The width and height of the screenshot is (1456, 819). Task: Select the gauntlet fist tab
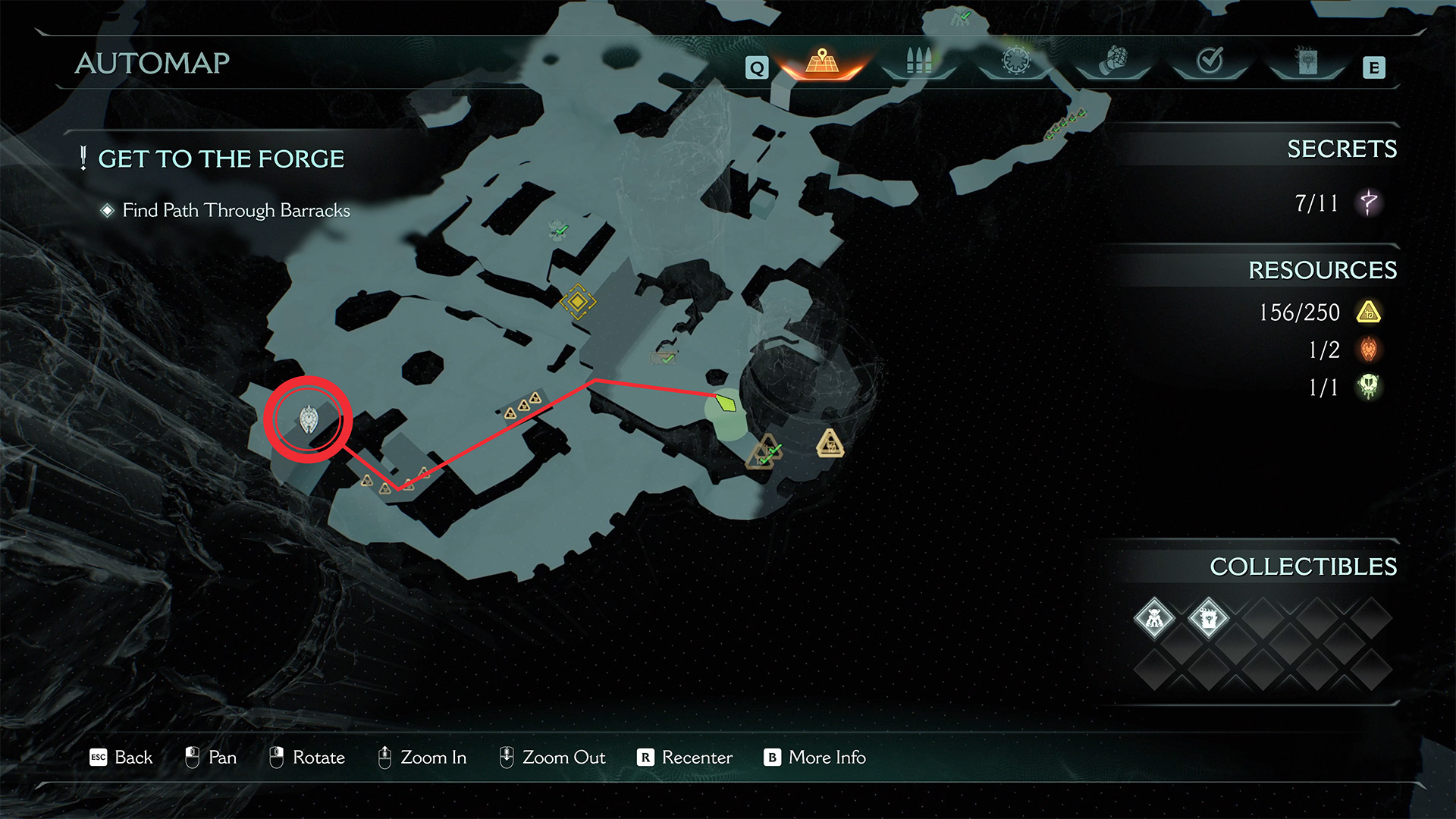coord(1112,61)
